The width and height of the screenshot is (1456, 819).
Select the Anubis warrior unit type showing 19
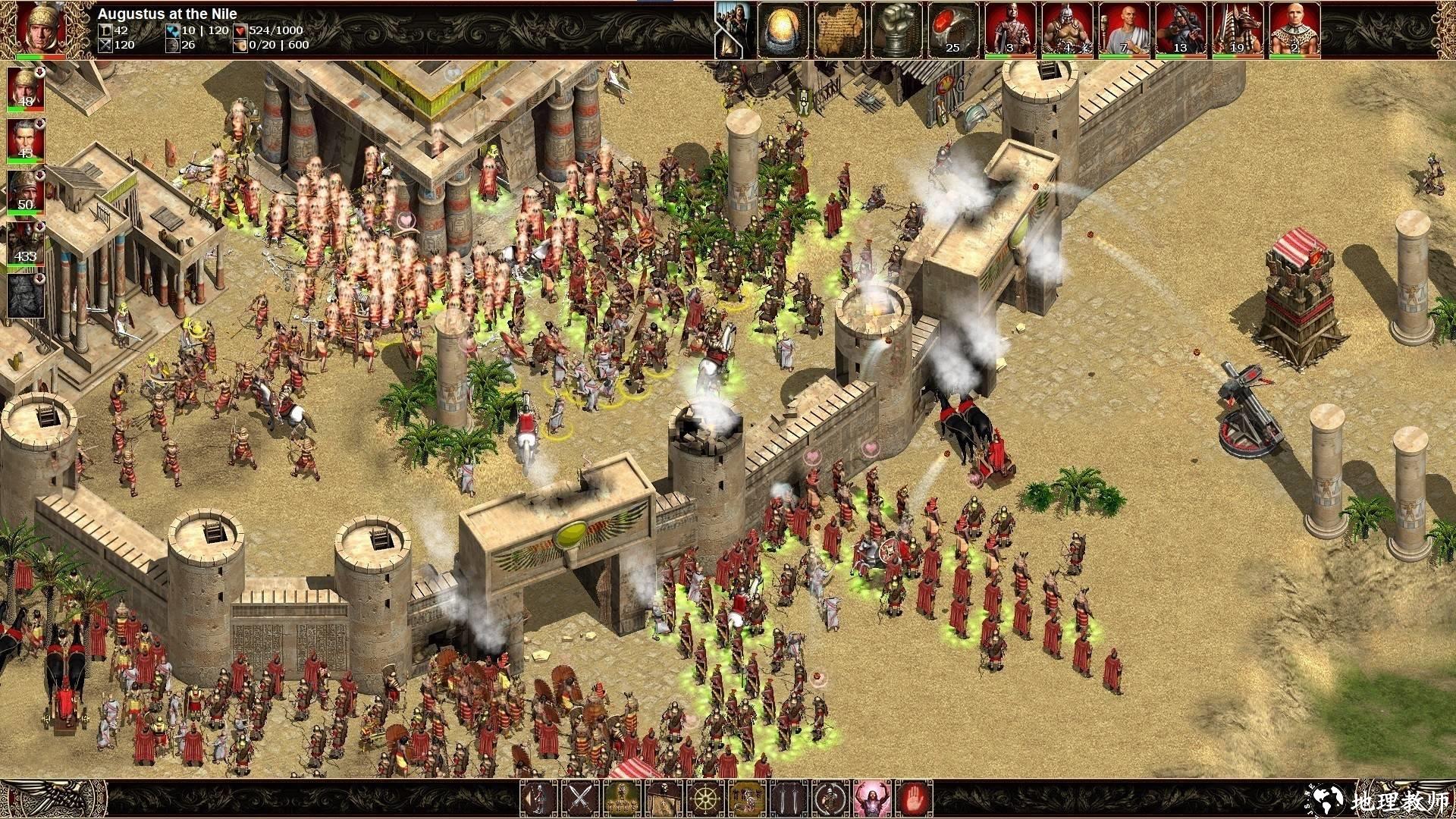pyautogui.click(x=1238, y=30)
